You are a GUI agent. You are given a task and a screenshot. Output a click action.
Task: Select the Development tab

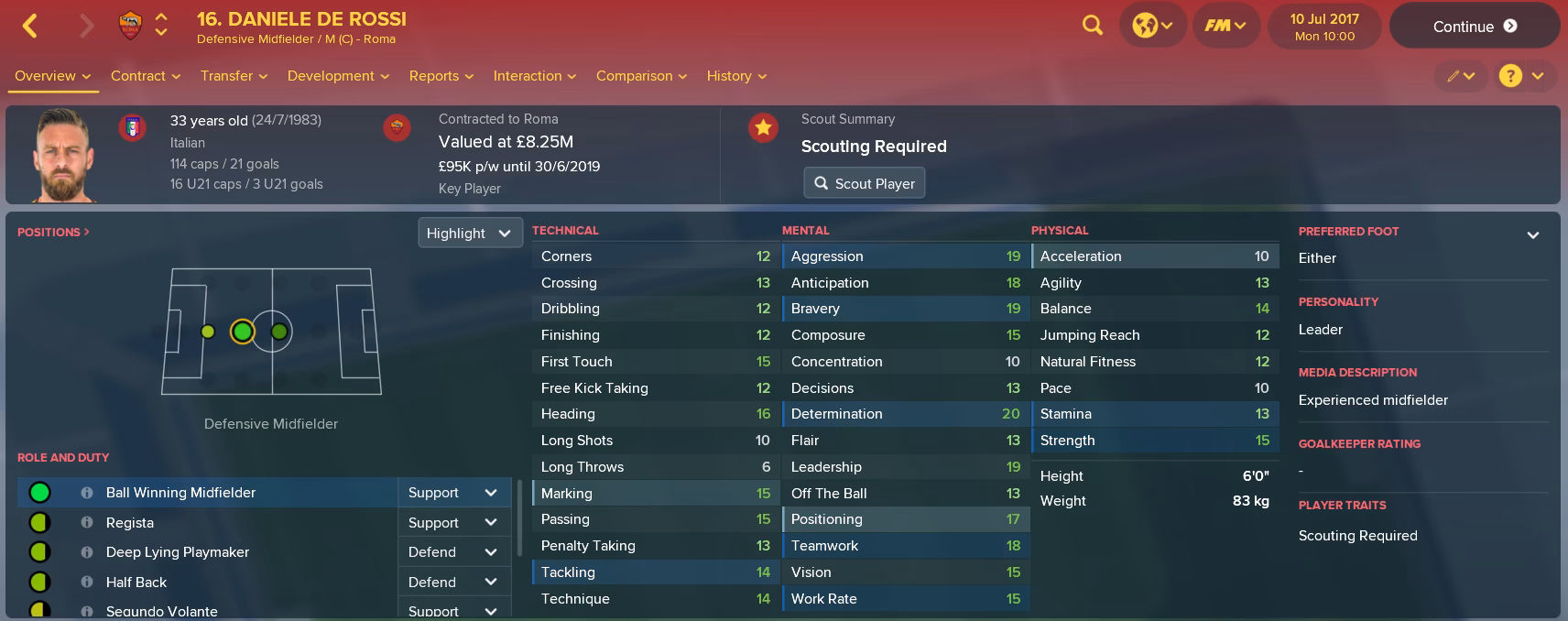(338, 76)
